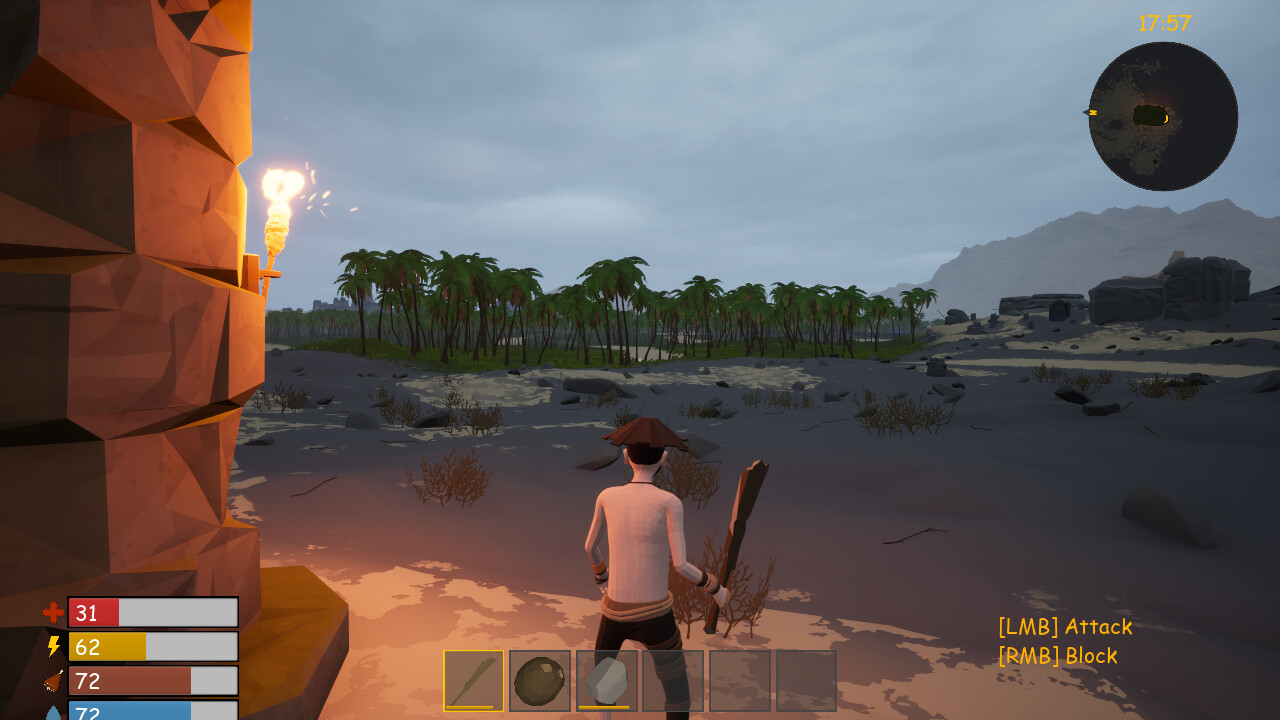This screenshot has height=720, width=1280.
Task: Select the coconut in the hotbar
Action: point(540,681)
